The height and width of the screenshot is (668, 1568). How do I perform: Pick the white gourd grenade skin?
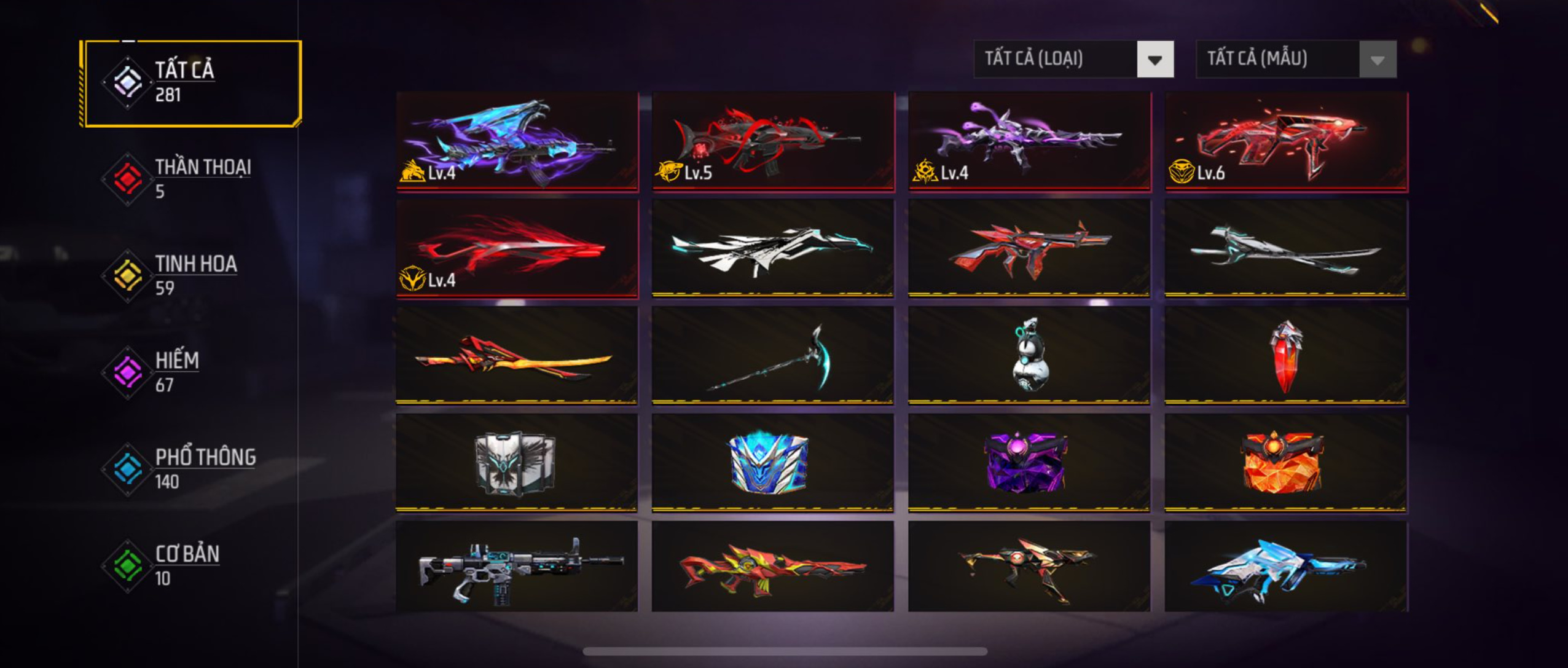point(1029,356)
